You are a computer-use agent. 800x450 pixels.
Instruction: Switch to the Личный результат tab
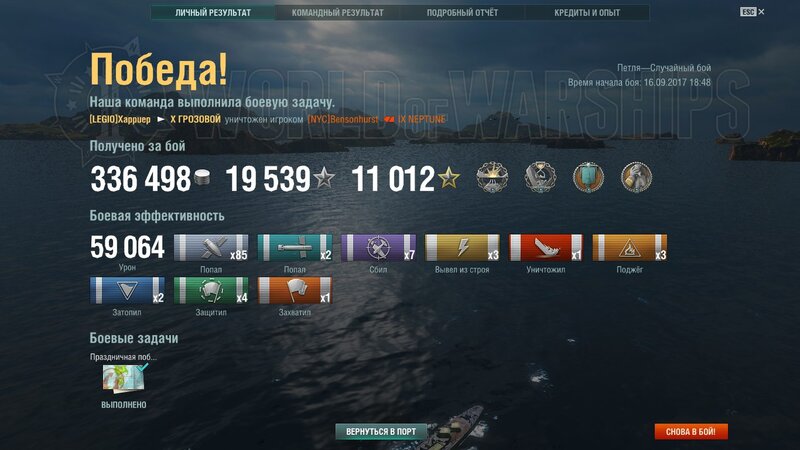(212, 13)
